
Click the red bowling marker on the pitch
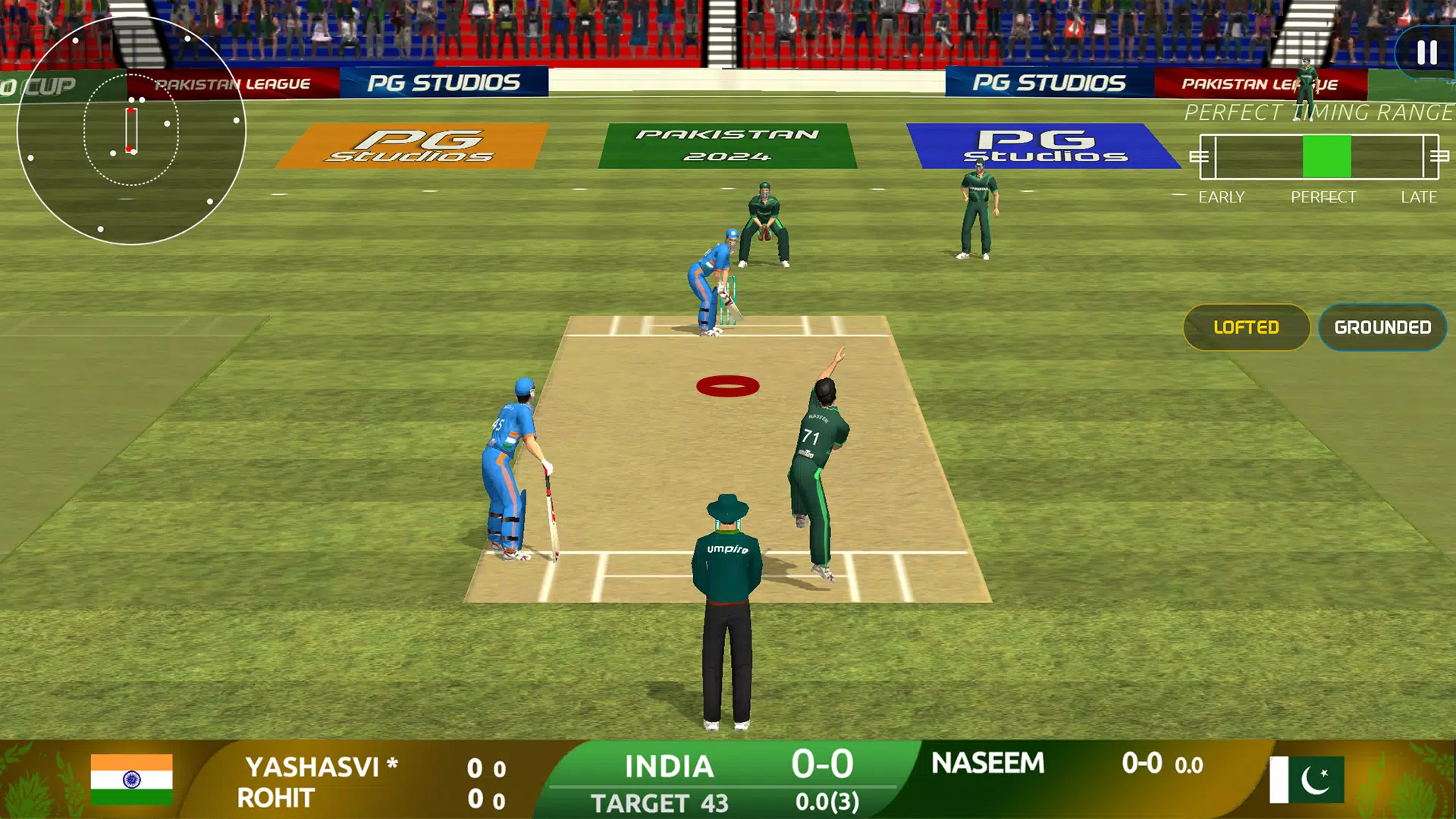click(x=729, y=385)
